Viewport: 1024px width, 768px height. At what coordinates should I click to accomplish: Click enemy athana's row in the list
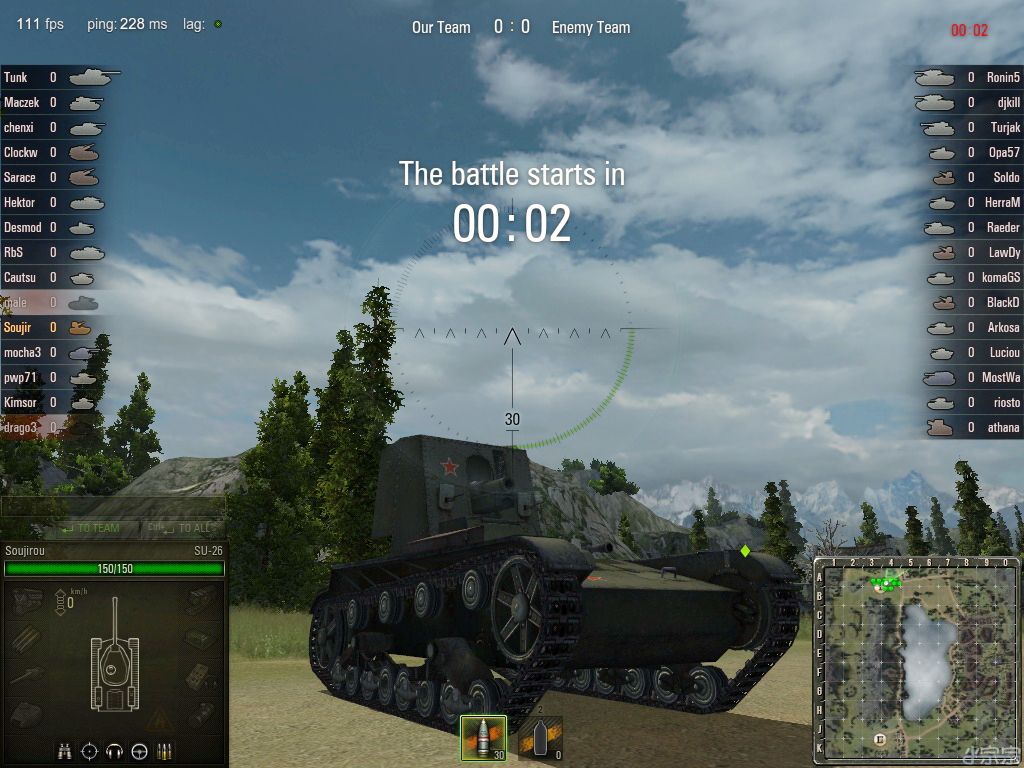click(968, 427)
